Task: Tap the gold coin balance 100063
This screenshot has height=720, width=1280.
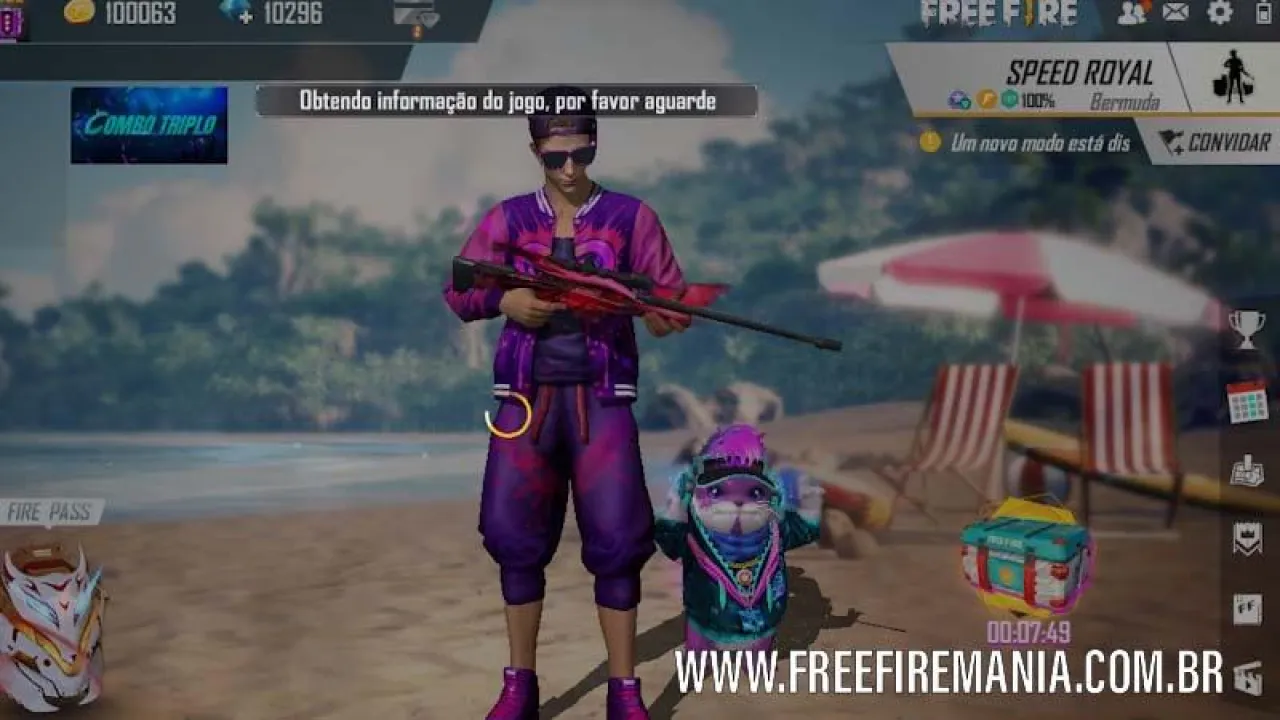Action: (120, 15)
